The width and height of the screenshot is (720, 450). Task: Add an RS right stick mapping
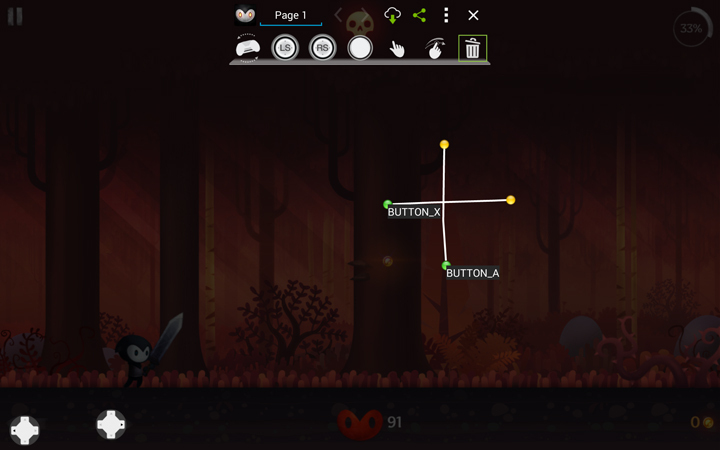click(x=322, y=48)
